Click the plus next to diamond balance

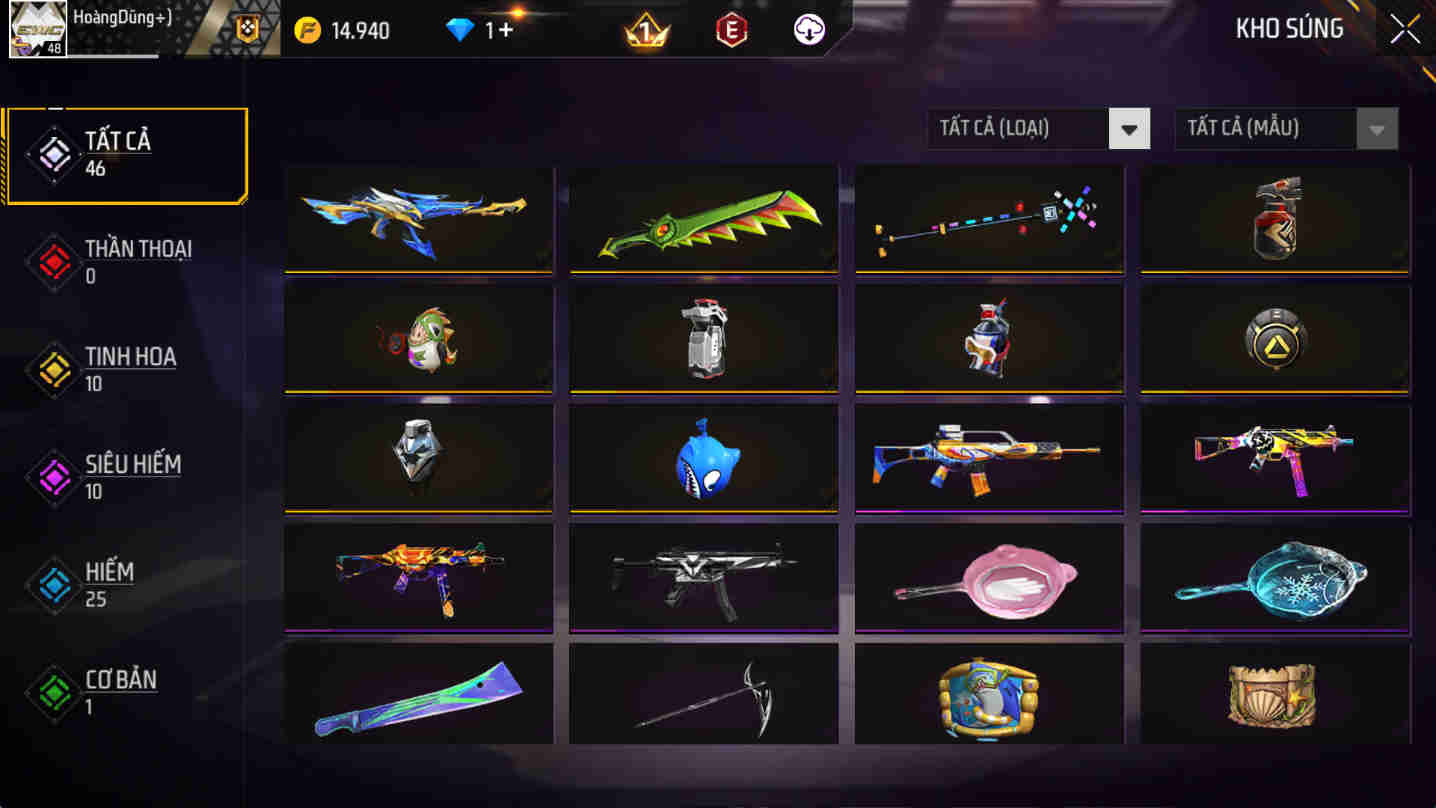(505, 30)
